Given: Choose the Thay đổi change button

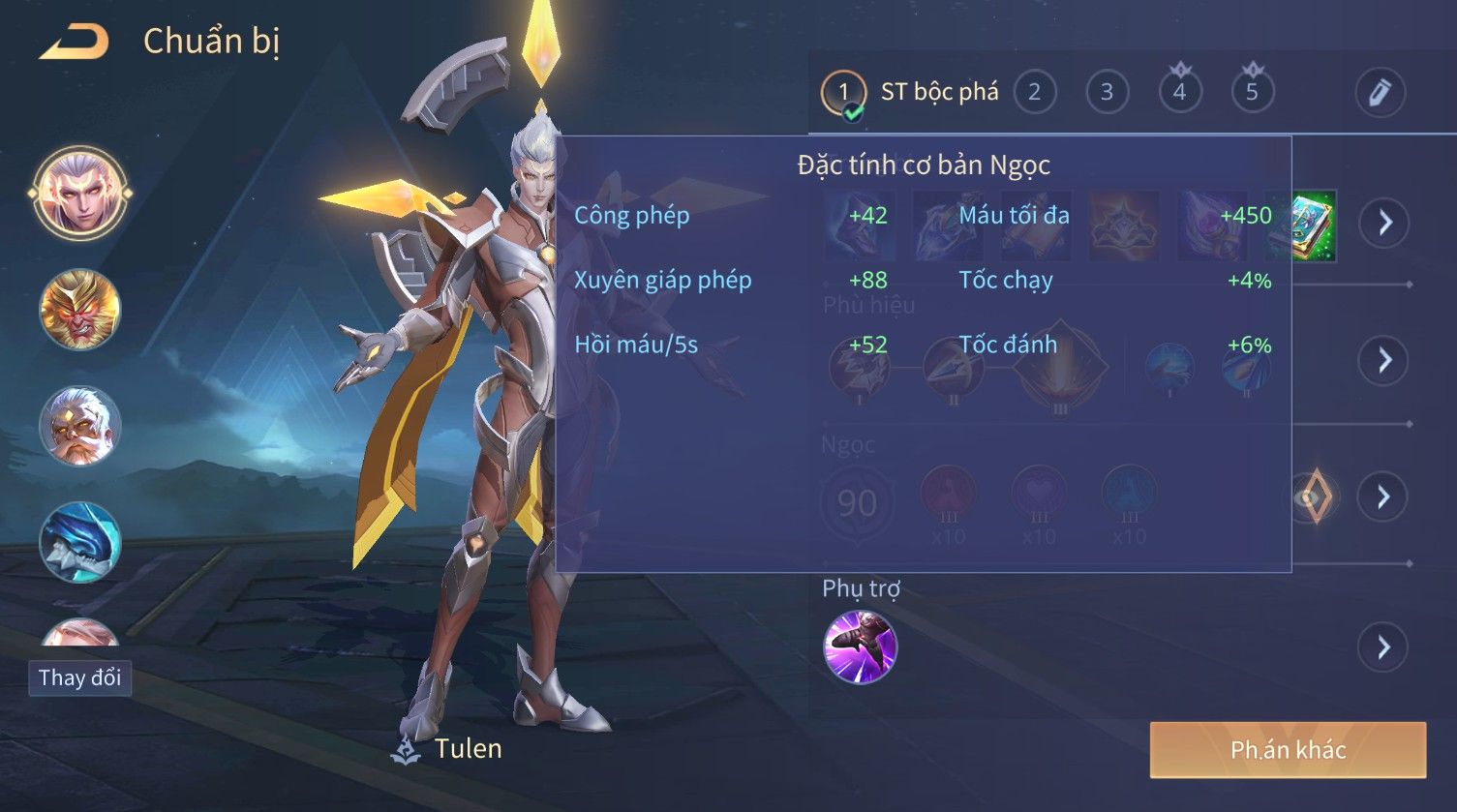Looking at the screenshot, I should 79,677.
